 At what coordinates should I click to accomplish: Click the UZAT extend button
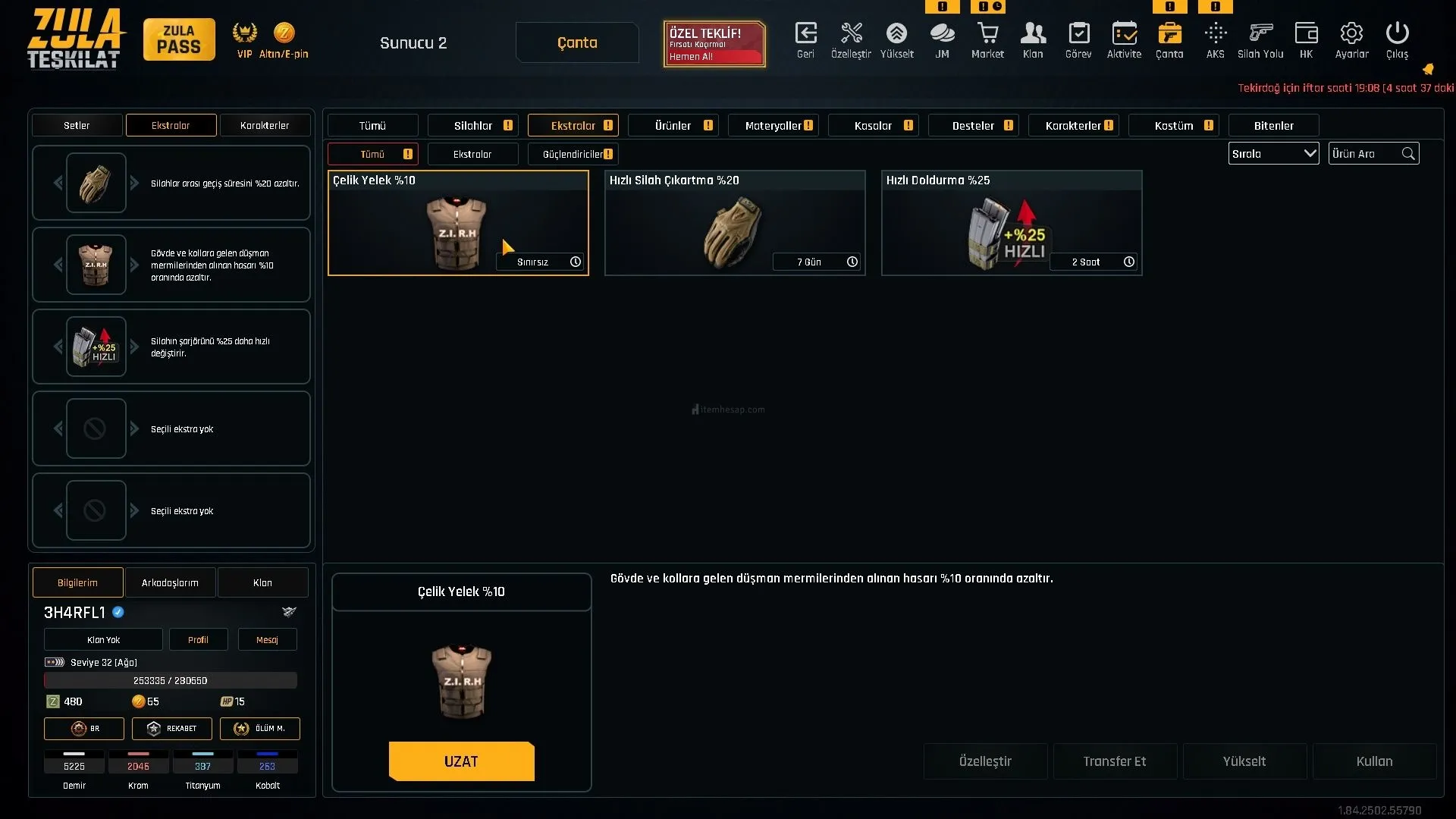tap(461, 761)
